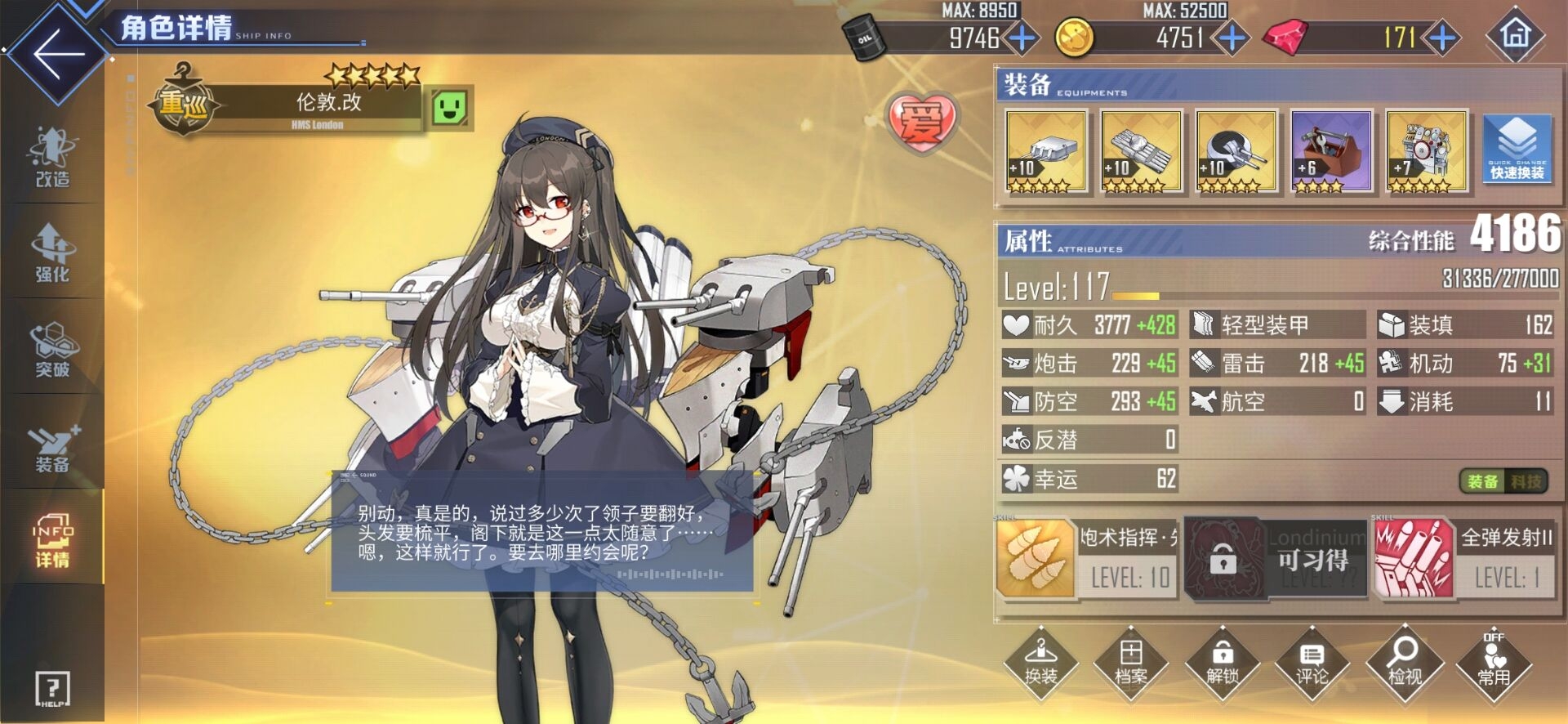Add coins with the plus button
The height and width of the screenshot is (724, 1568).
(x=1232, y=38)
